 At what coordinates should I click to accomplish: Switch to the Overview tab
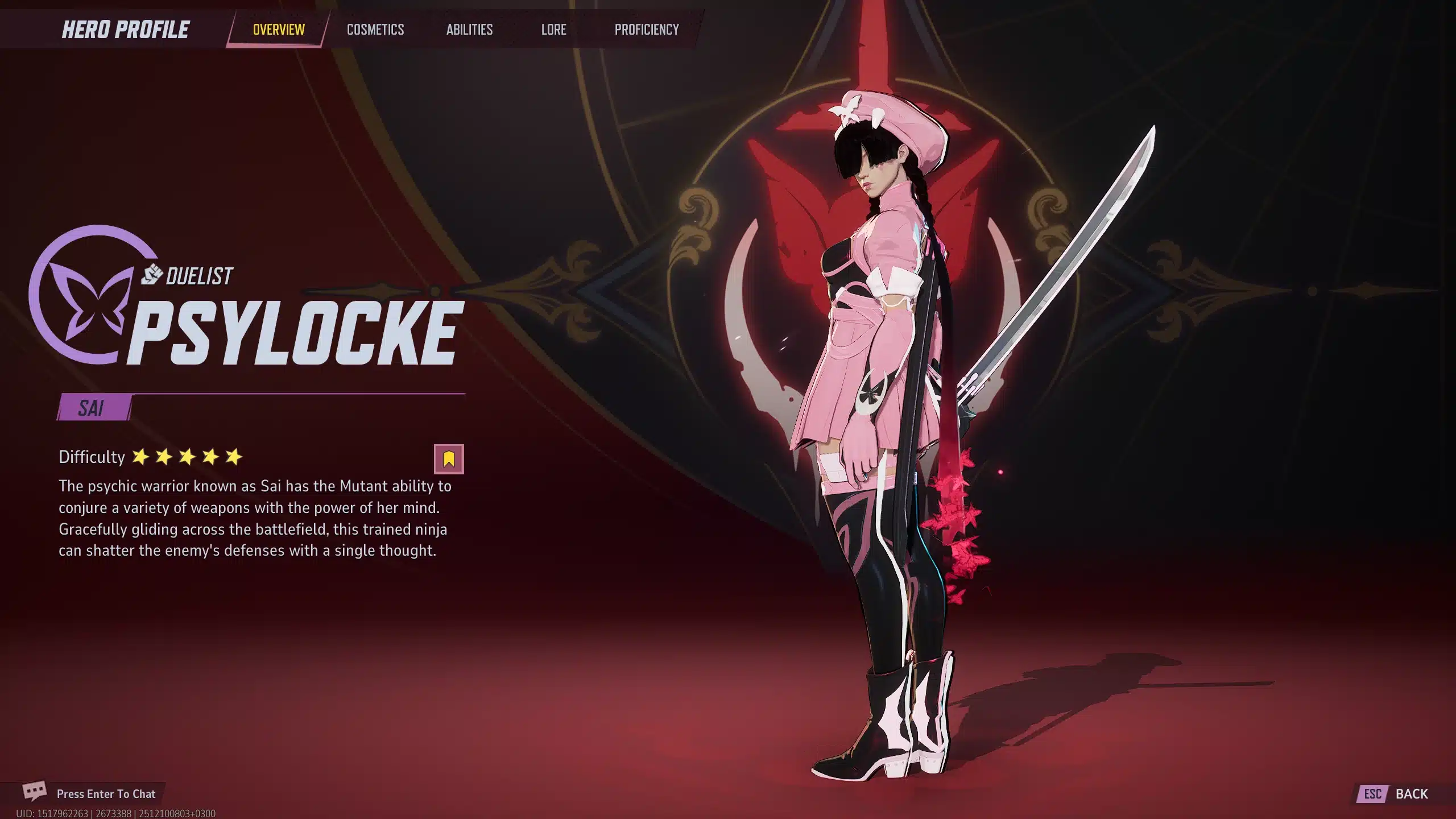279,30
